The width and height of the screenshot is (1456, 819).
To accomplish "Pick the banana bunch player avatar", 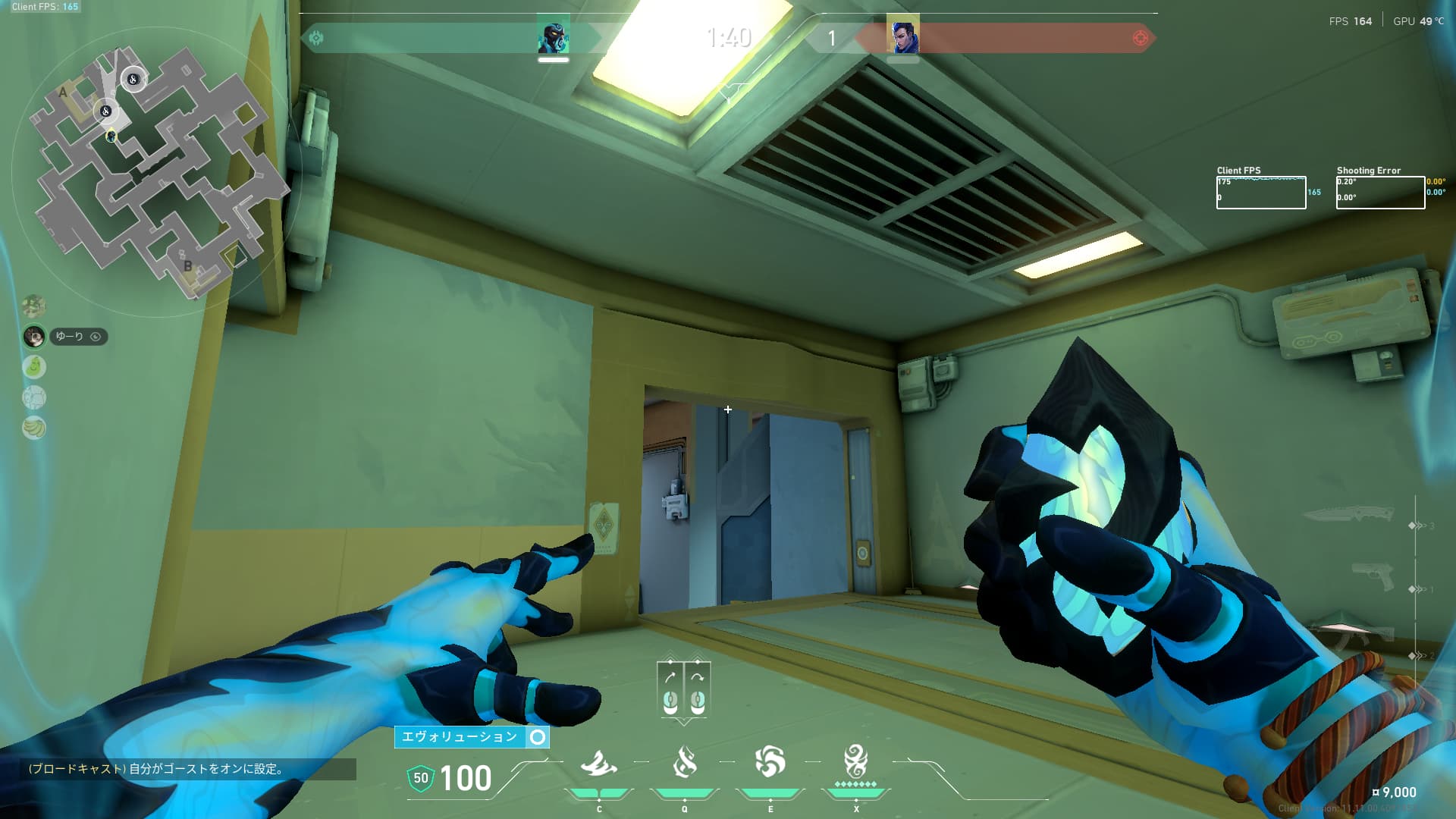I will (x=34, y=428).
